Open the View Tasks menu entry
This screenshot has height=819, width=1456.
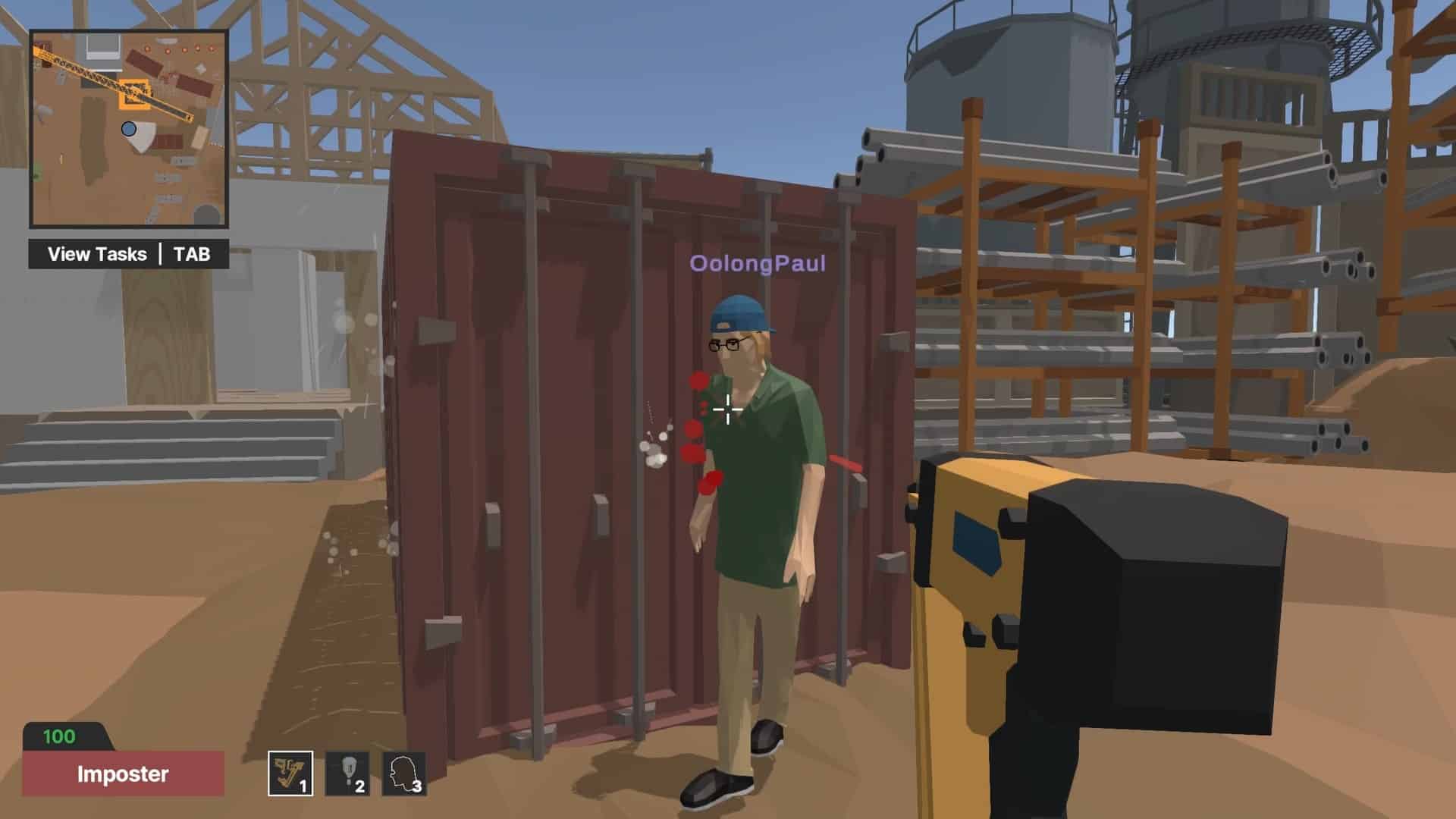pos(96,254)
